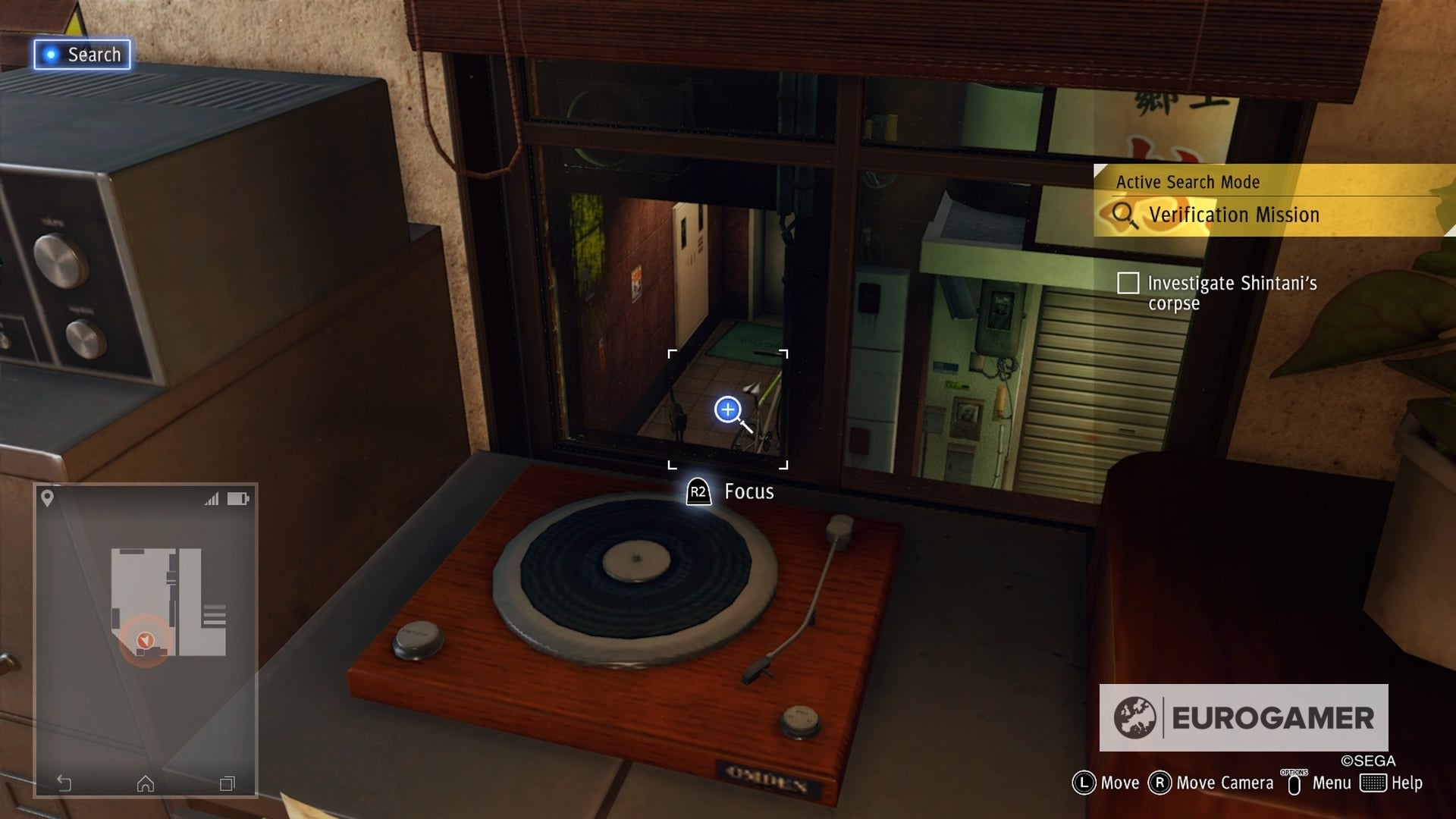Screen dimensions: 1456x819
Task: Click the R stick Move Camera icon
Action: (1161, 782)
